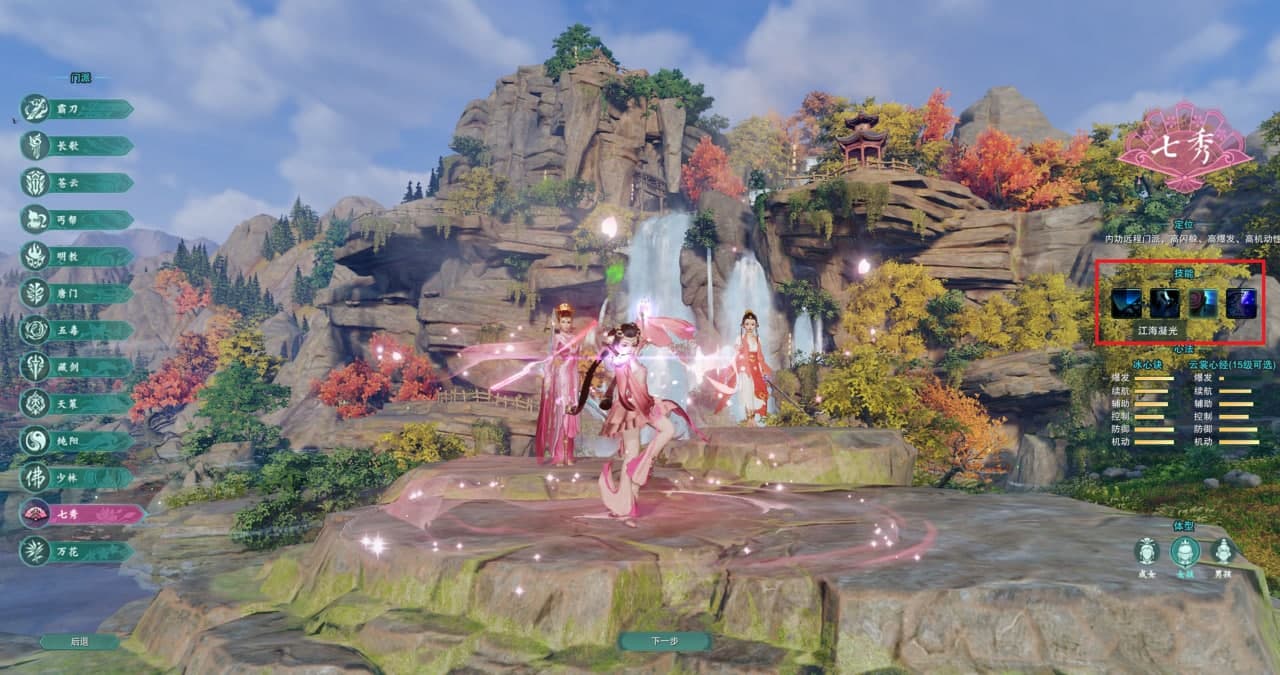Proceed with the 下一步 button
Image resolution: width=1280 pixels, height=675 pixels.
tap(664, 641)
